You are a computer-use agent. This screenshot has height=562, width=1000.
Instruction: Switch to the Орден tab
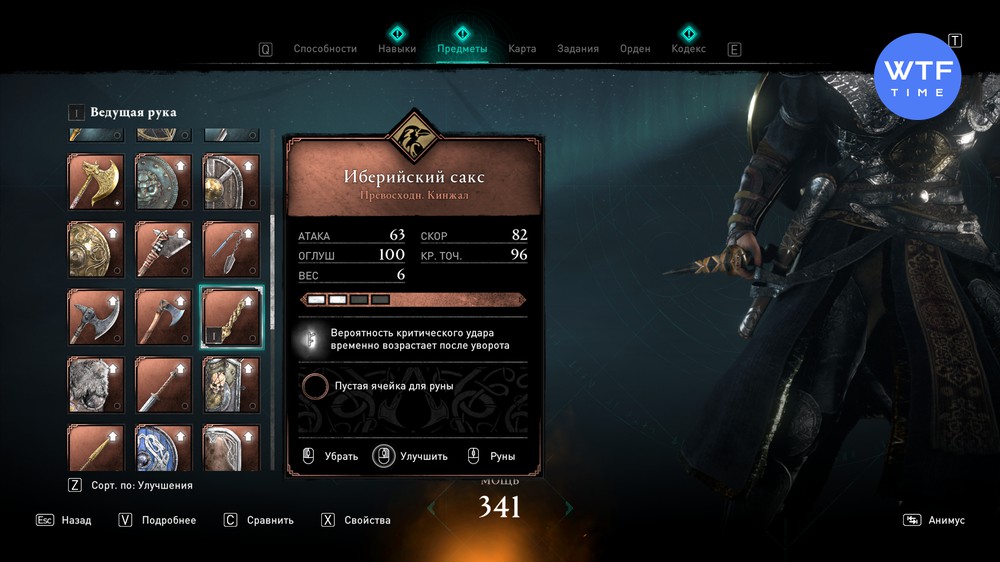pyautogui.click(x=635, y=48)
